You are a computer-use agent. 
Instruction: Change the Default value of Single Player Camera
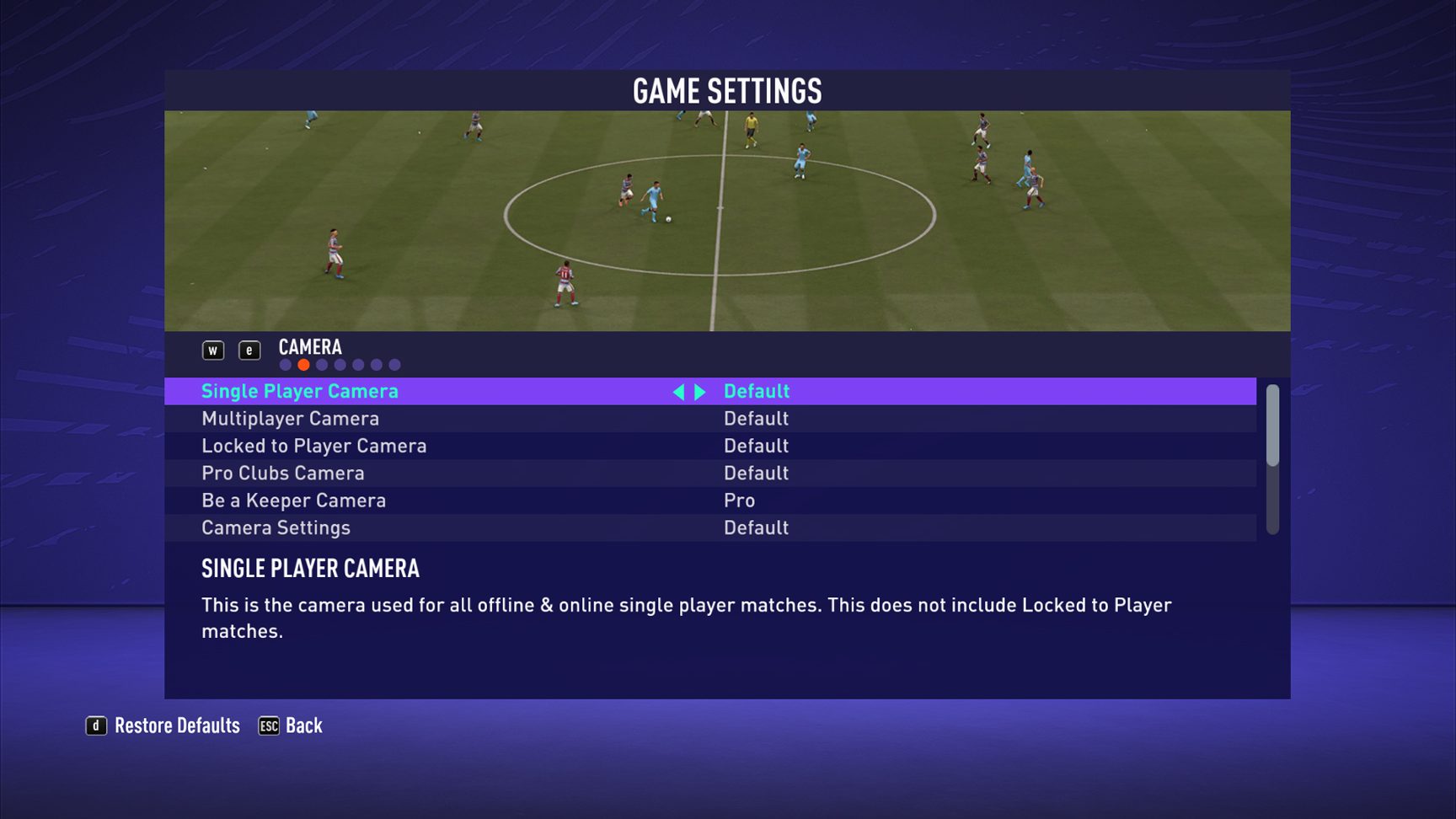pyautogui.click(x=756, y=391)
